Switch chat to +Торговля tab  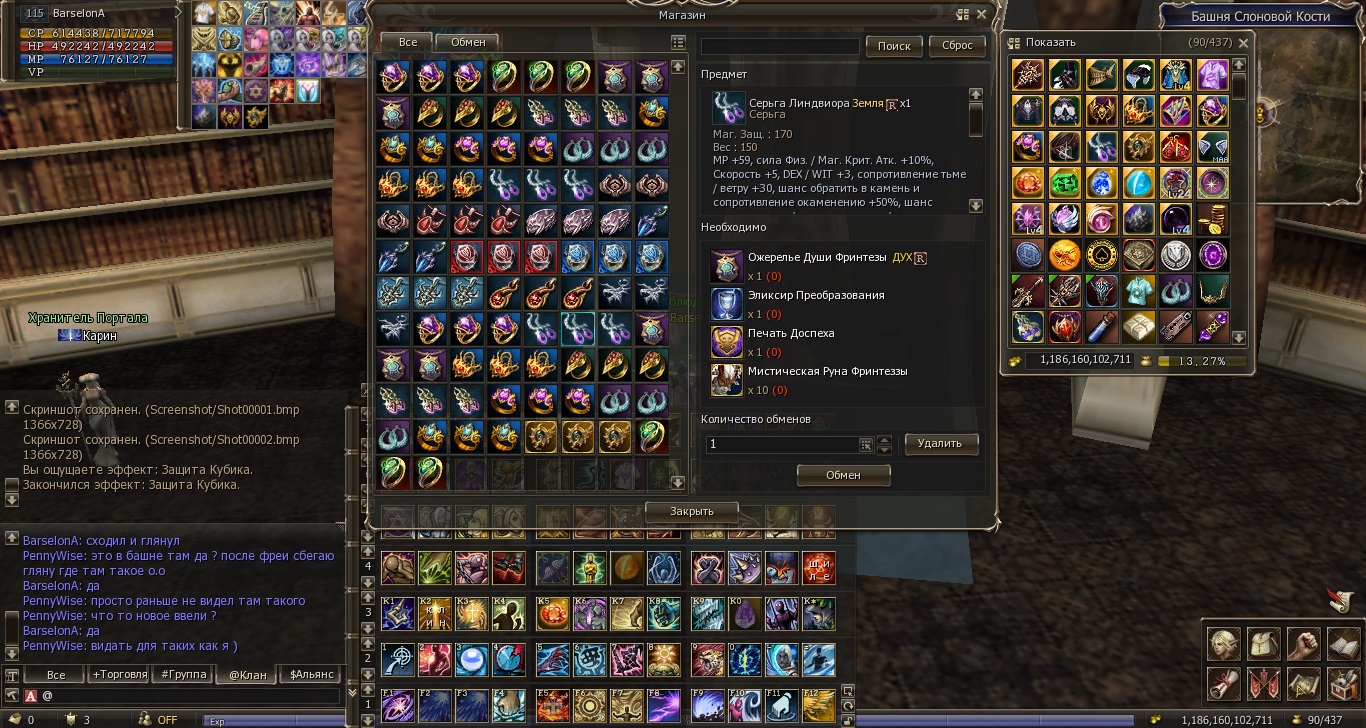tap(119, 674)
